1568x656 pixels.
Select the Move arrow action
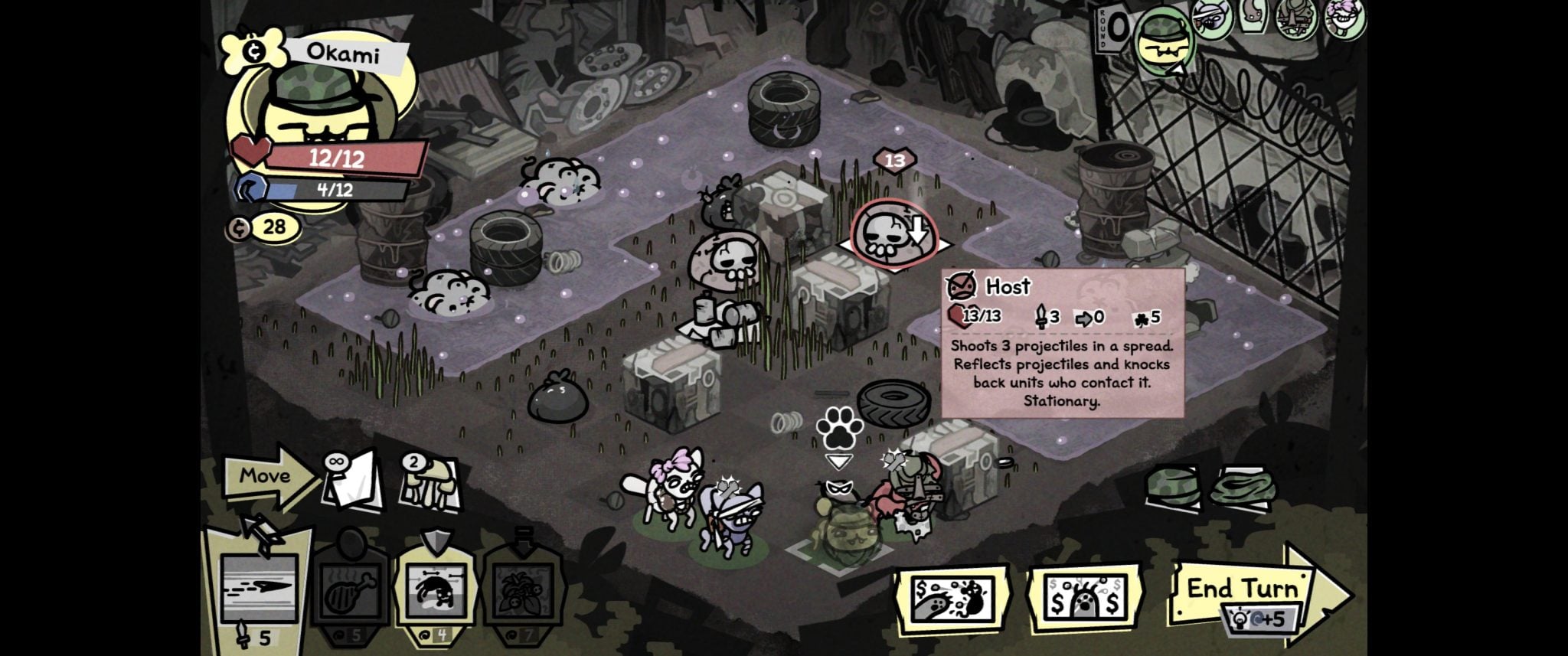coord(267,476)
